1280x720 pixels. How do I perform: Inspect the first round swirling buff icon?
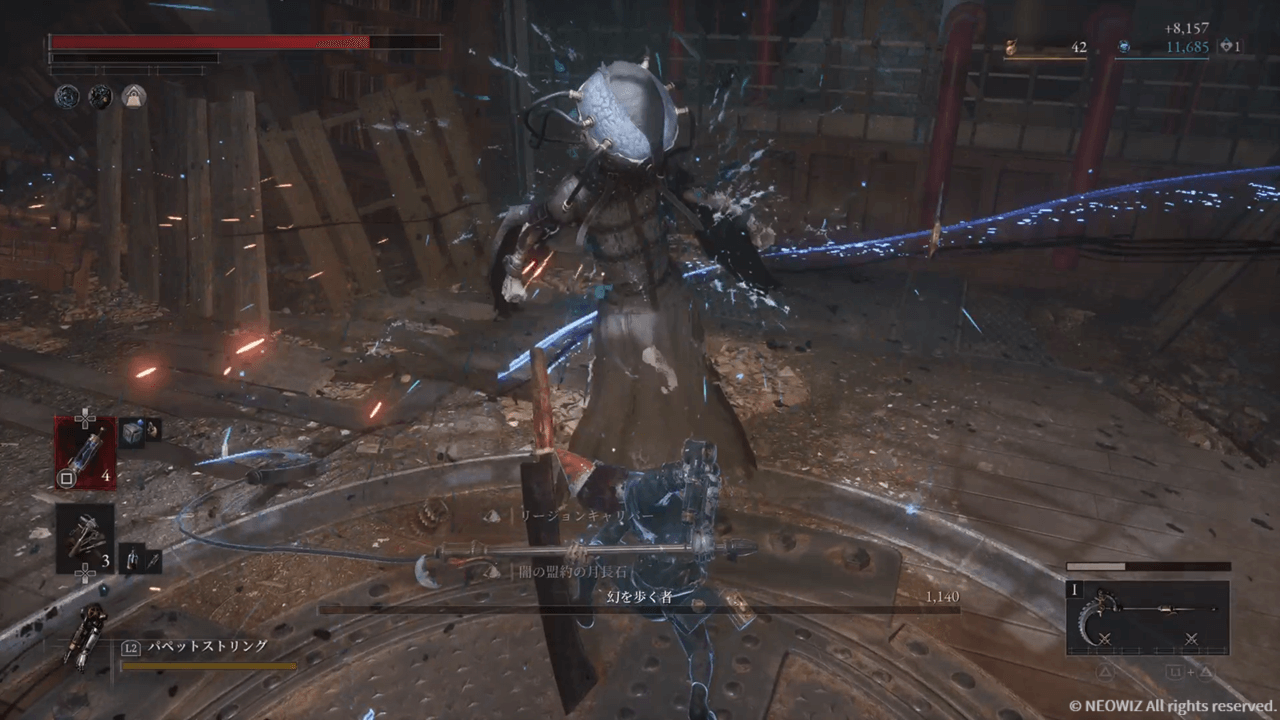click(67, 96)
